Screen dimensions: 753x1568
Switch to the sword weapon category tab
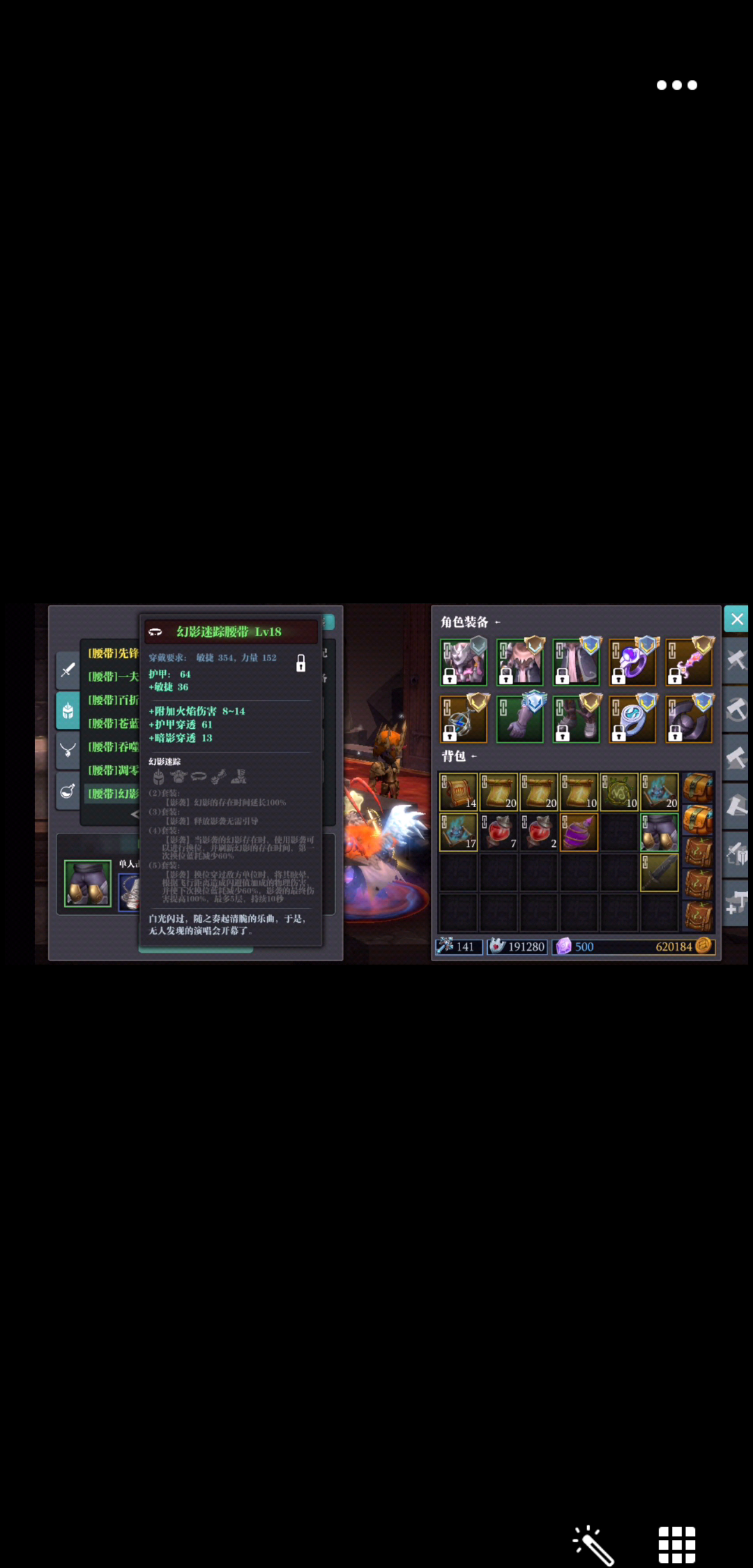click(68, 670)
